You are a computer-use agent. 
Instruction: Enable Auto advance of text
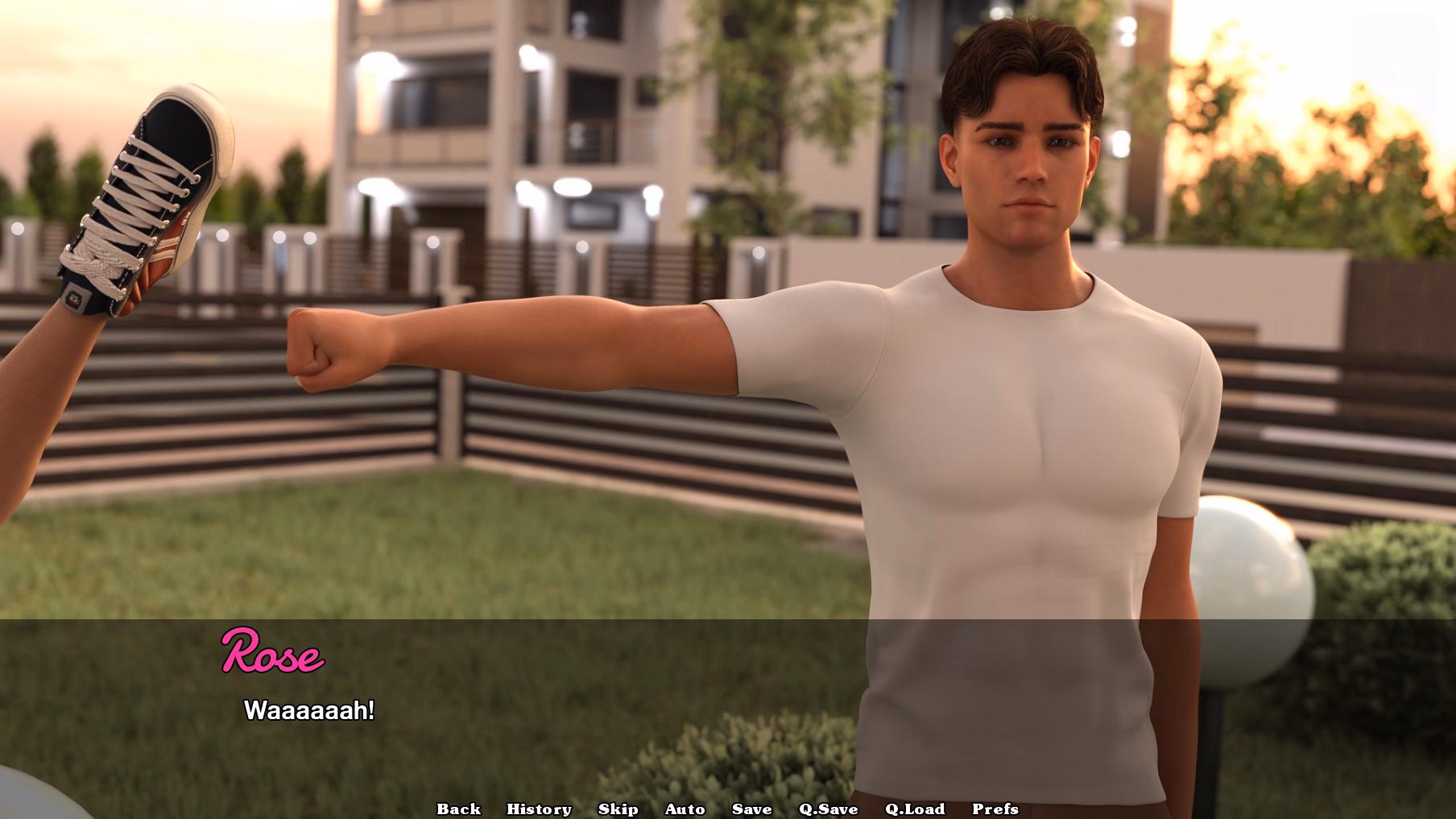(x=685, y=809)
